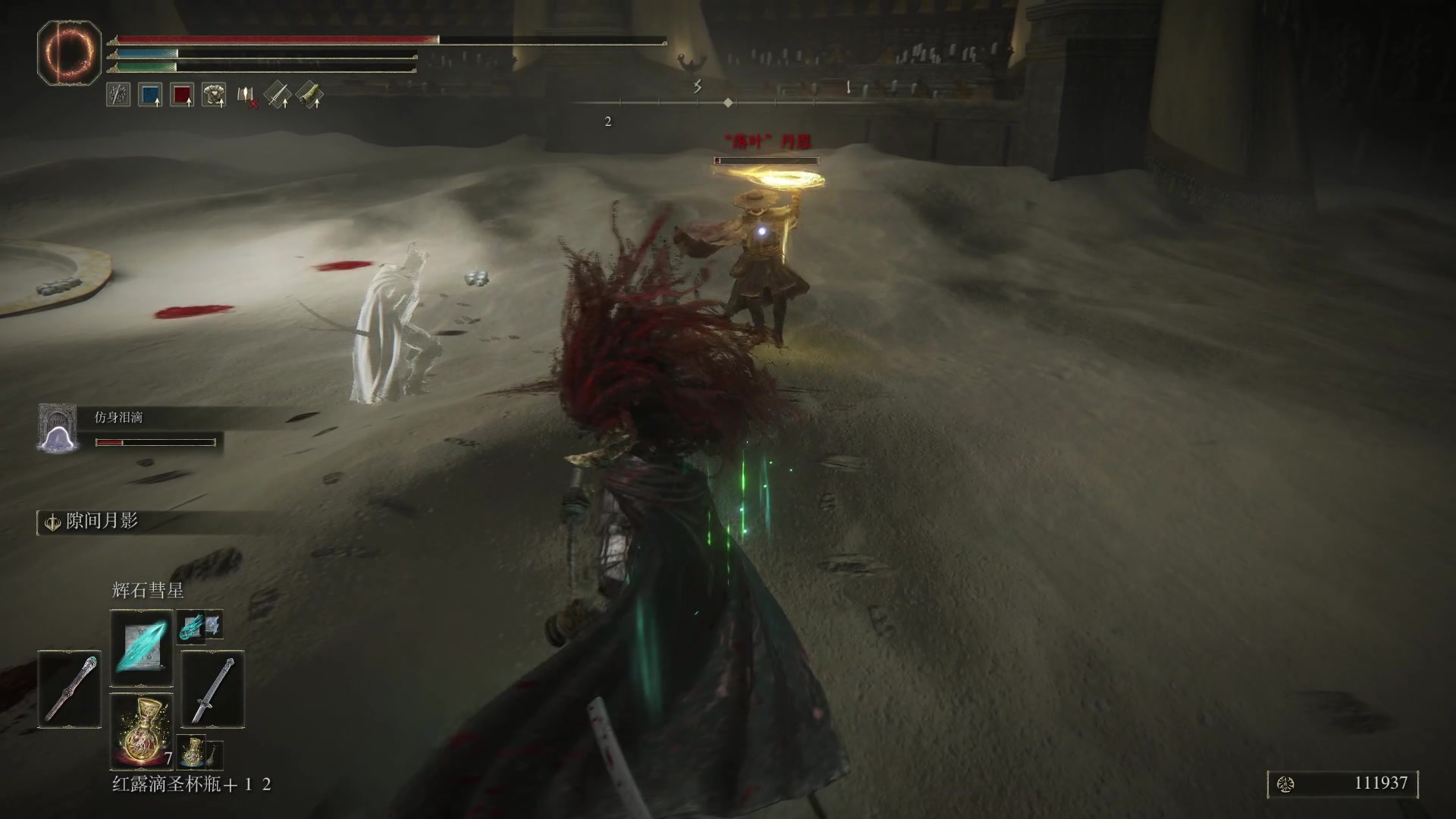This screenshot has height=819, width=1456.
Task: Click the red square buff icon
Action: tap(182, 95)
